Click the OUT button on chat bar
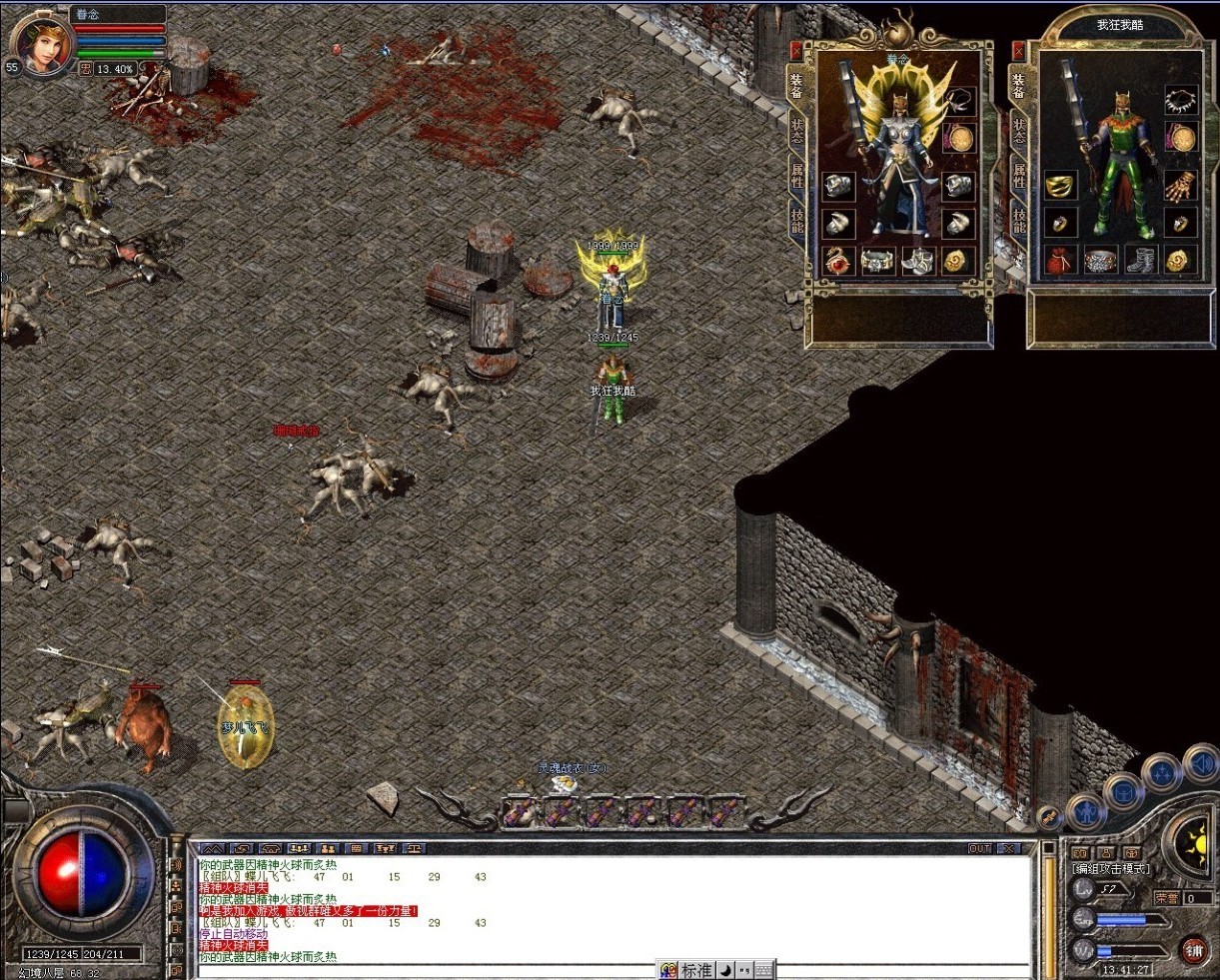Image resolution: width=1220 pixels, height=980 pixels. click(980, 849)
